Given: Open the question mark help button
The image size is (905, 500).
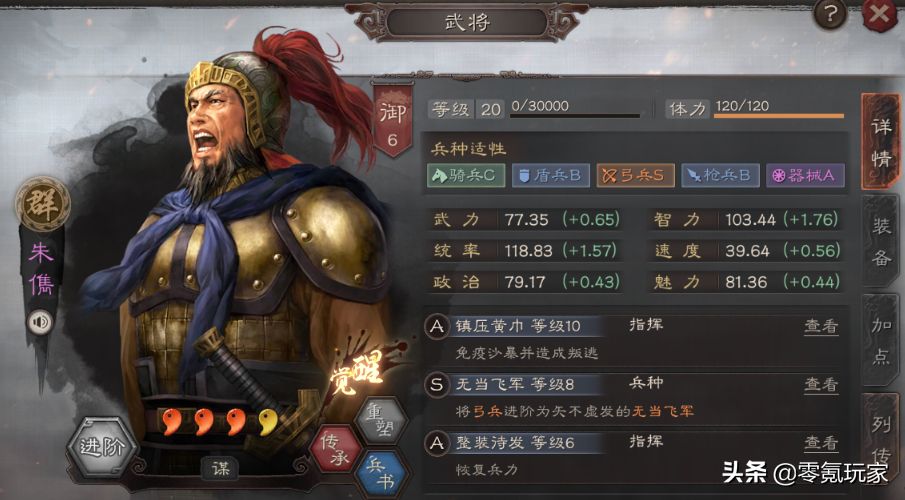Looking at the screenshot, I should [x=829, y=14].
